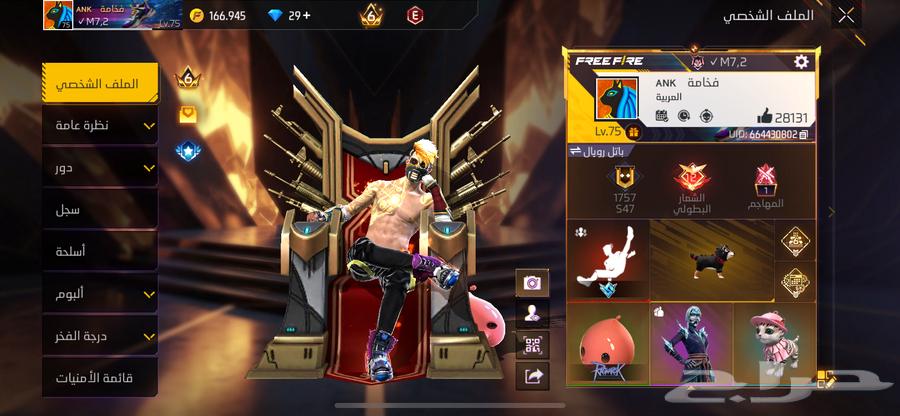Close the profile screen with the X
900x416 pixels.
[x=846, y=15]
